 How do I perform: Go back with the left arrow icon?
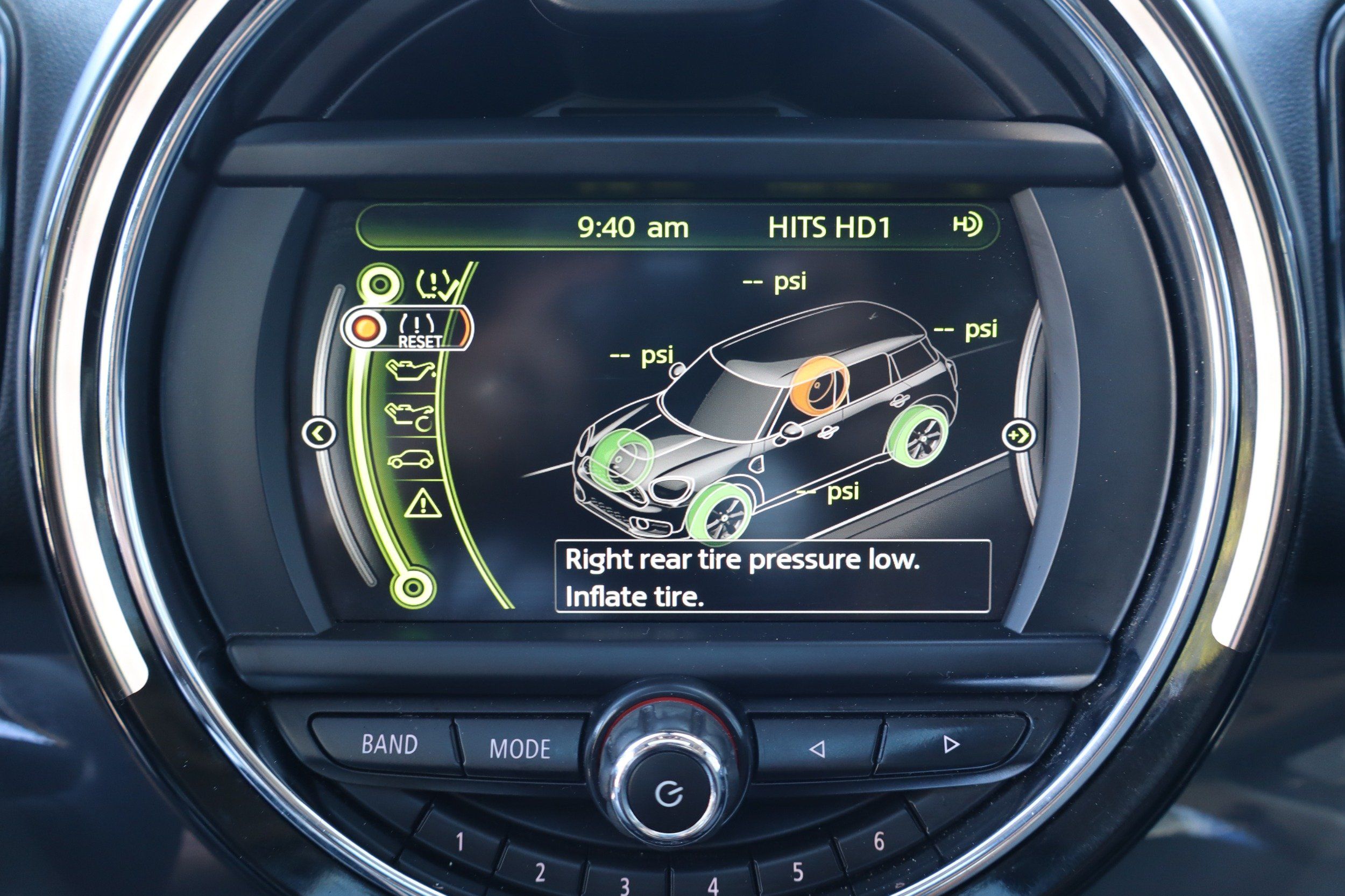(x=318, y=433)
